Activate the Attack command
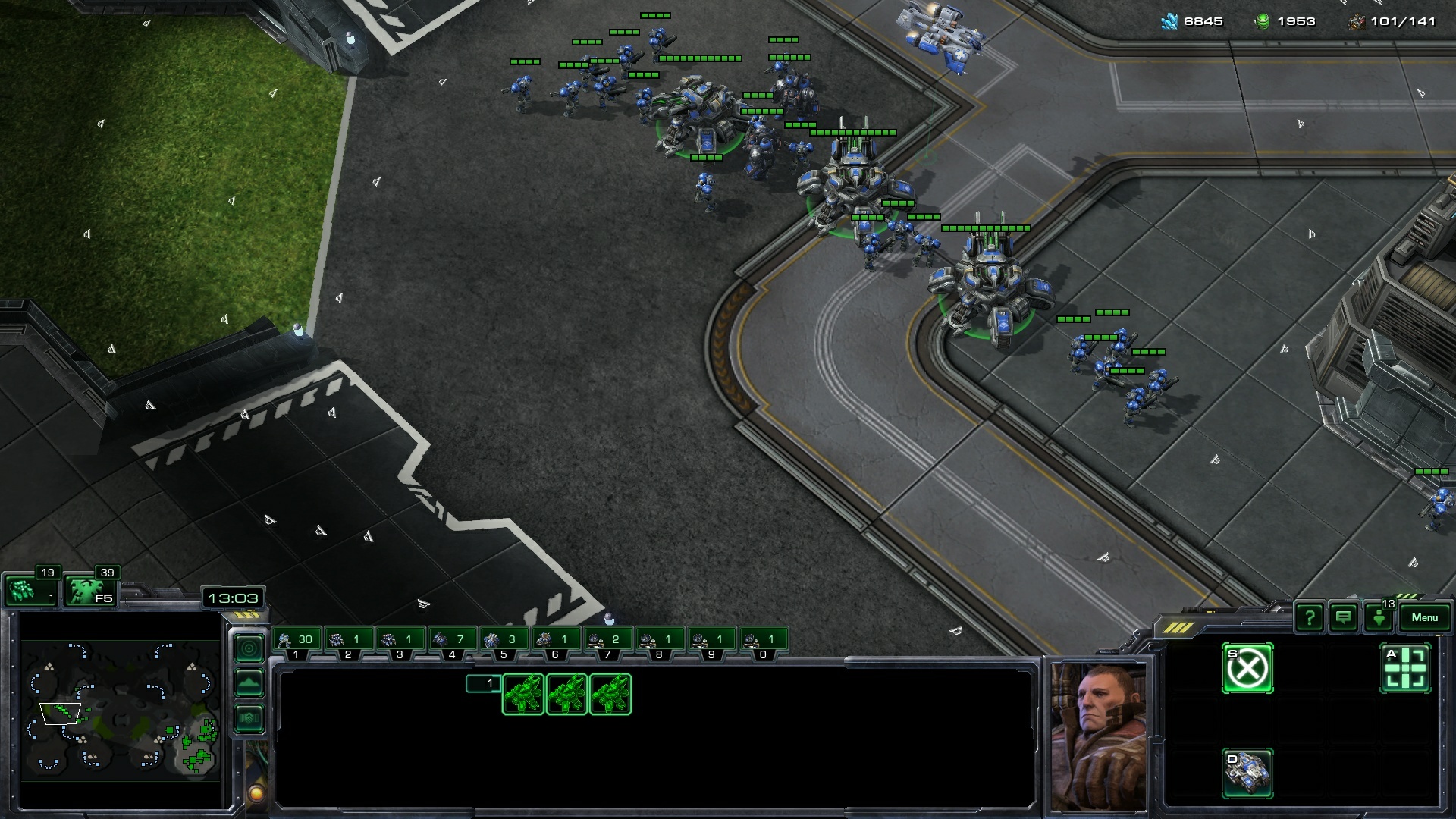 [1405, 669]
